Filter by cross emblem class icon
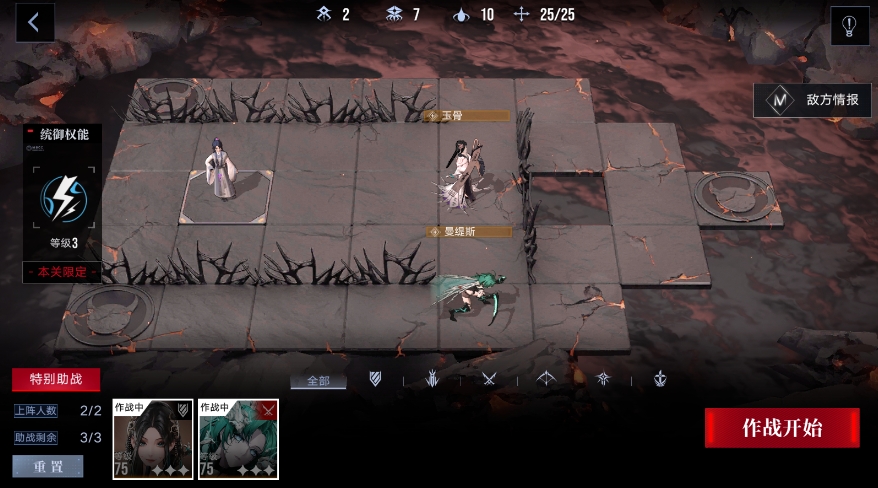The height and width of the screenshot is (488, 878). 661,379
